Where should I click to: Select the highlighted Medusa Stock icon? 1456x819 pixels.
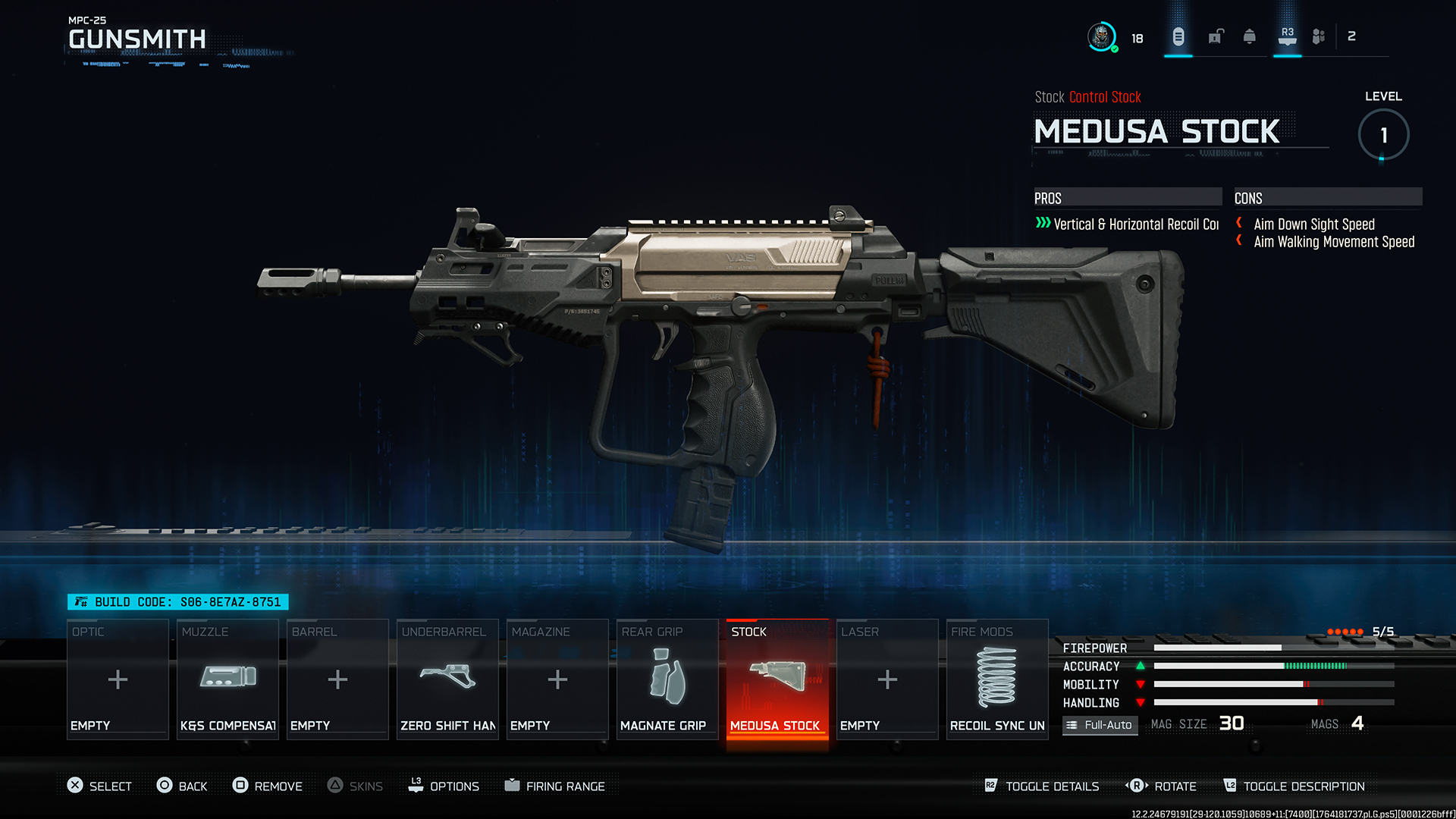pos(777,677)
